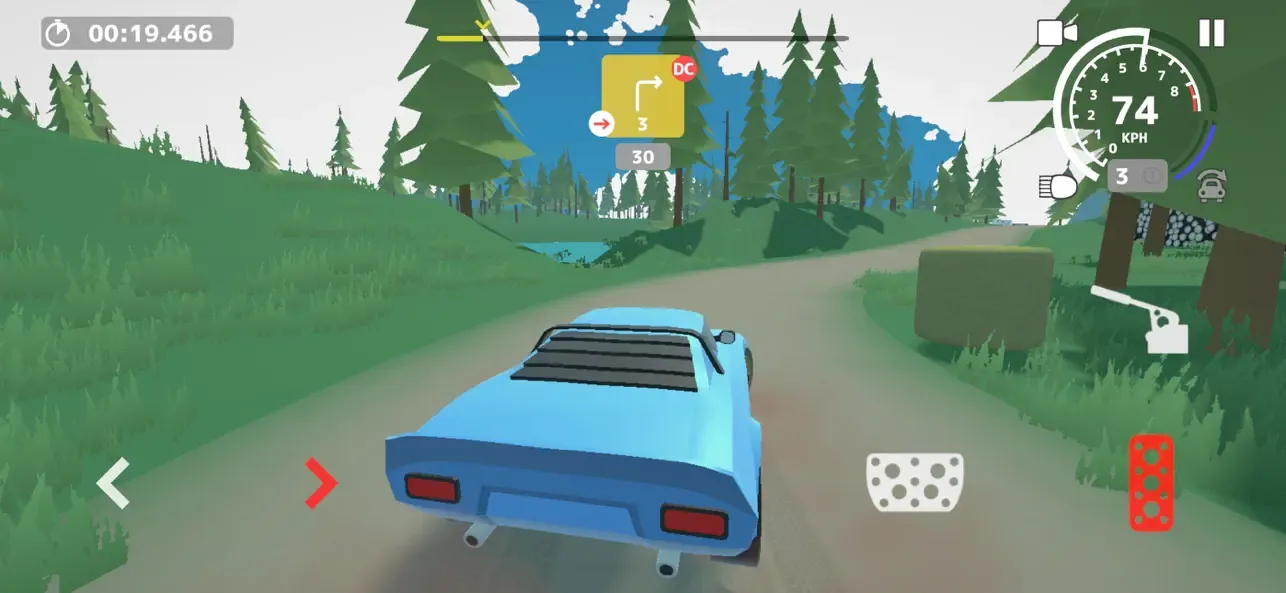
Task: Steer right with the red arrow
Action: tap(321, 483)
